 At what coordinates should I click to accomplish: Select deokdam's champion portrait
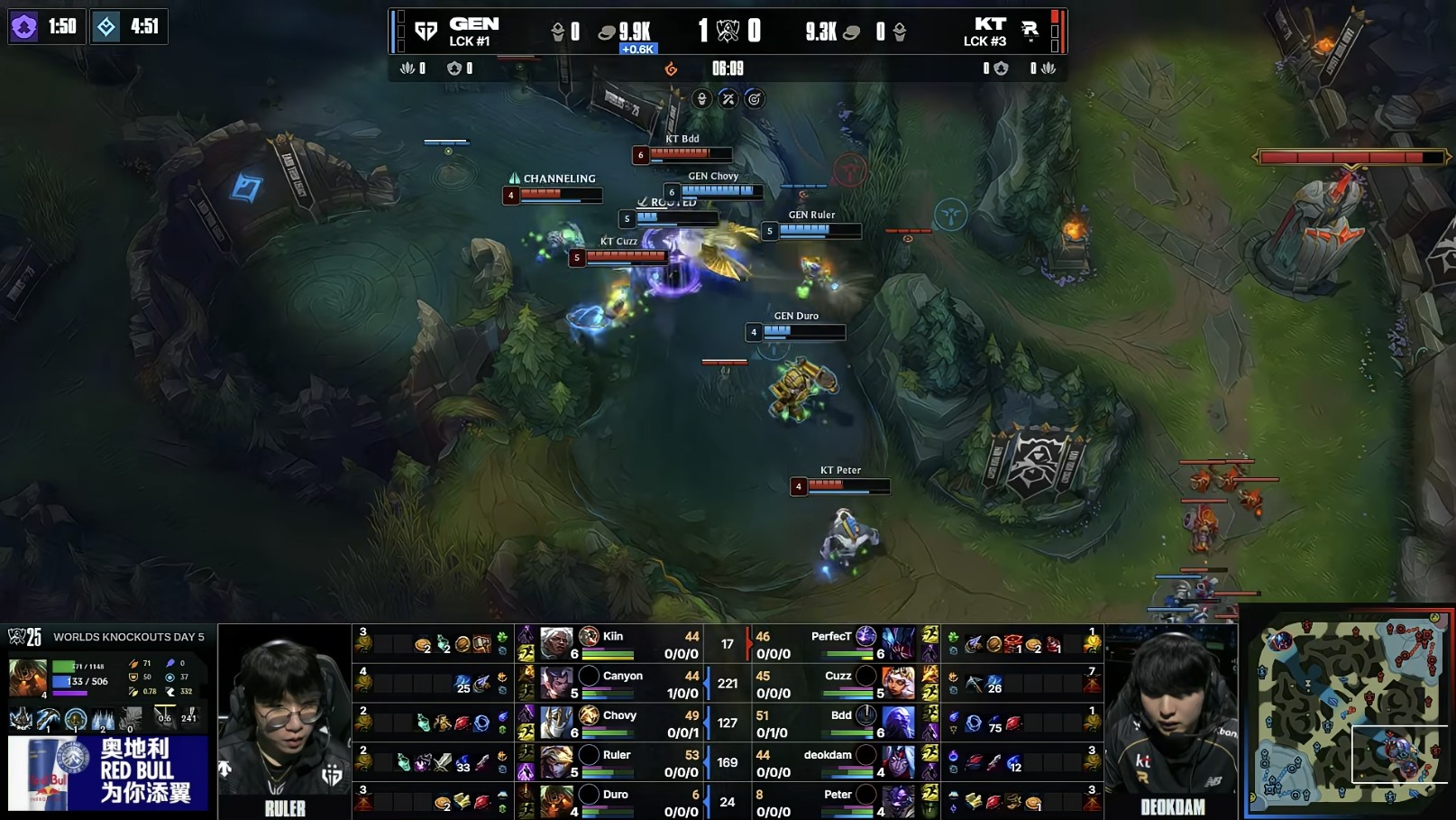[898, 762]
